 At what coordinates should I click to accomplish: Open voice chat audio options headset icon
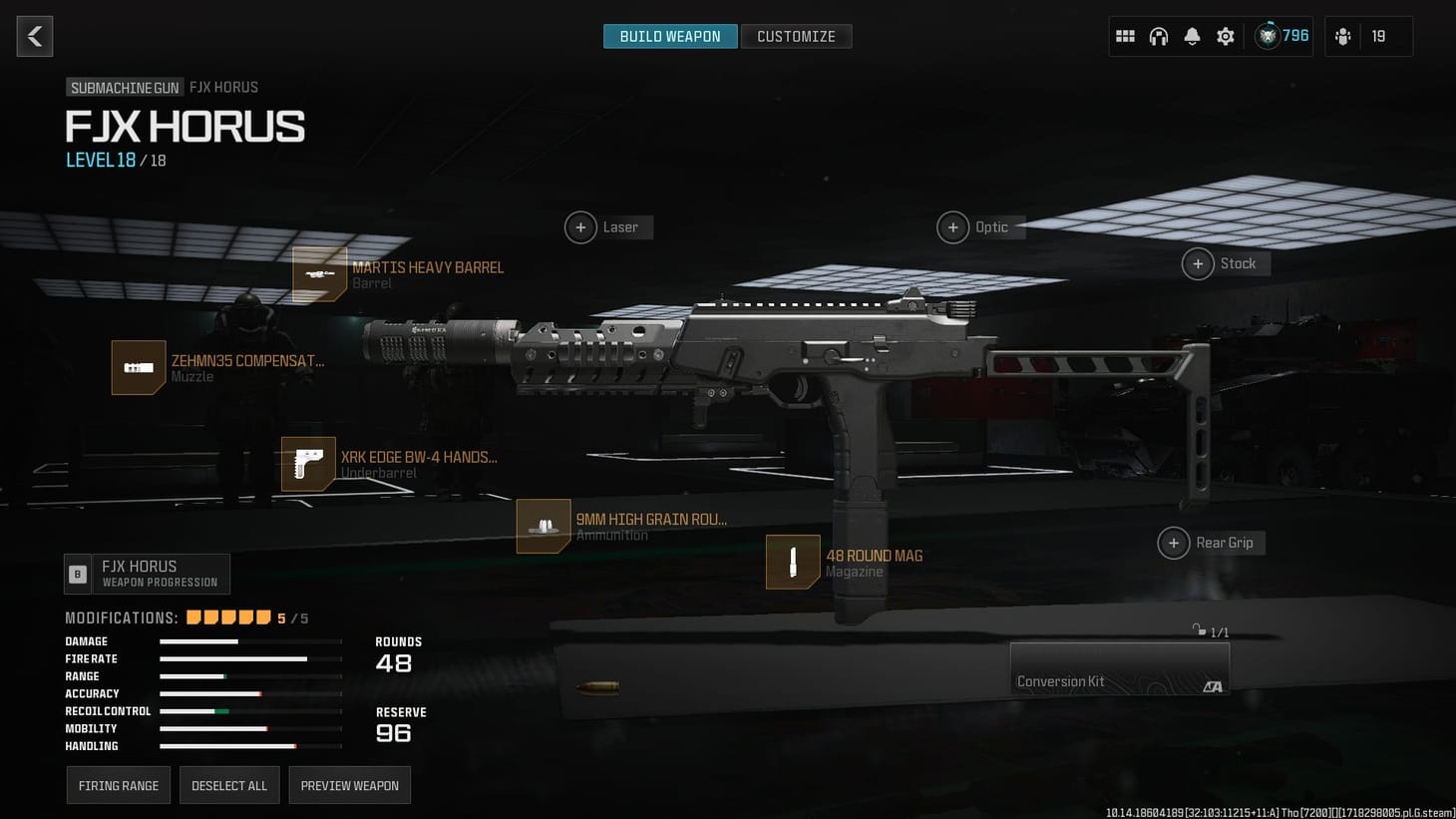pos(1159,35)
